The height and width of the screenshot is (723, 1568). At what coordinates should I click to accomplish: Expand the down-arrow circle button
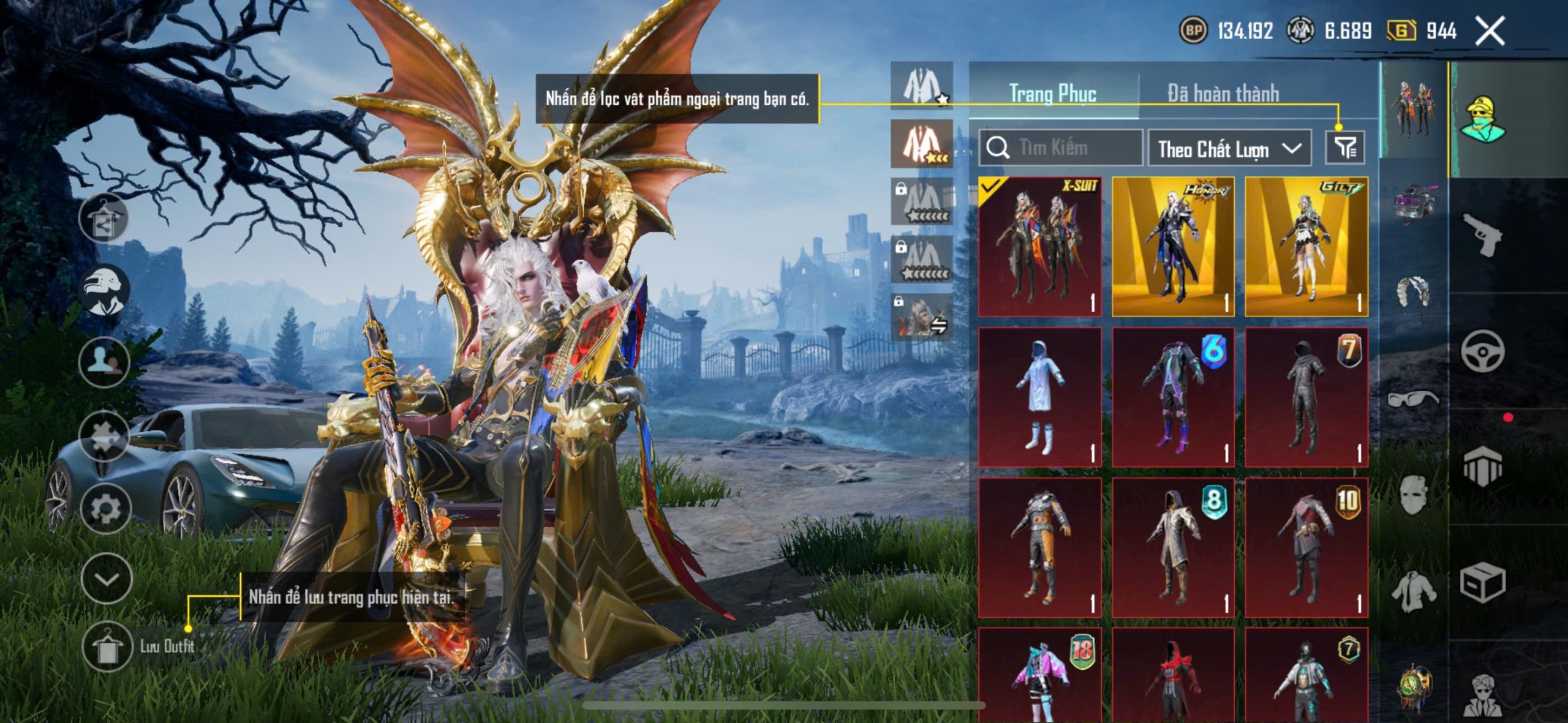[107, 579]
